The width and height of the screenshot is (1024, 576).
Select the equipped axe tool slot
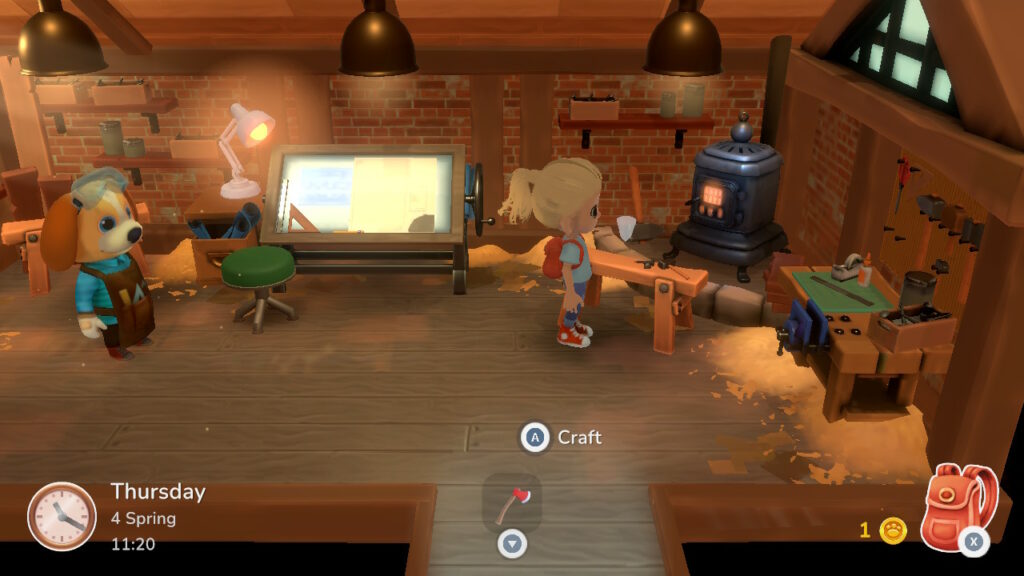point(512,503)
